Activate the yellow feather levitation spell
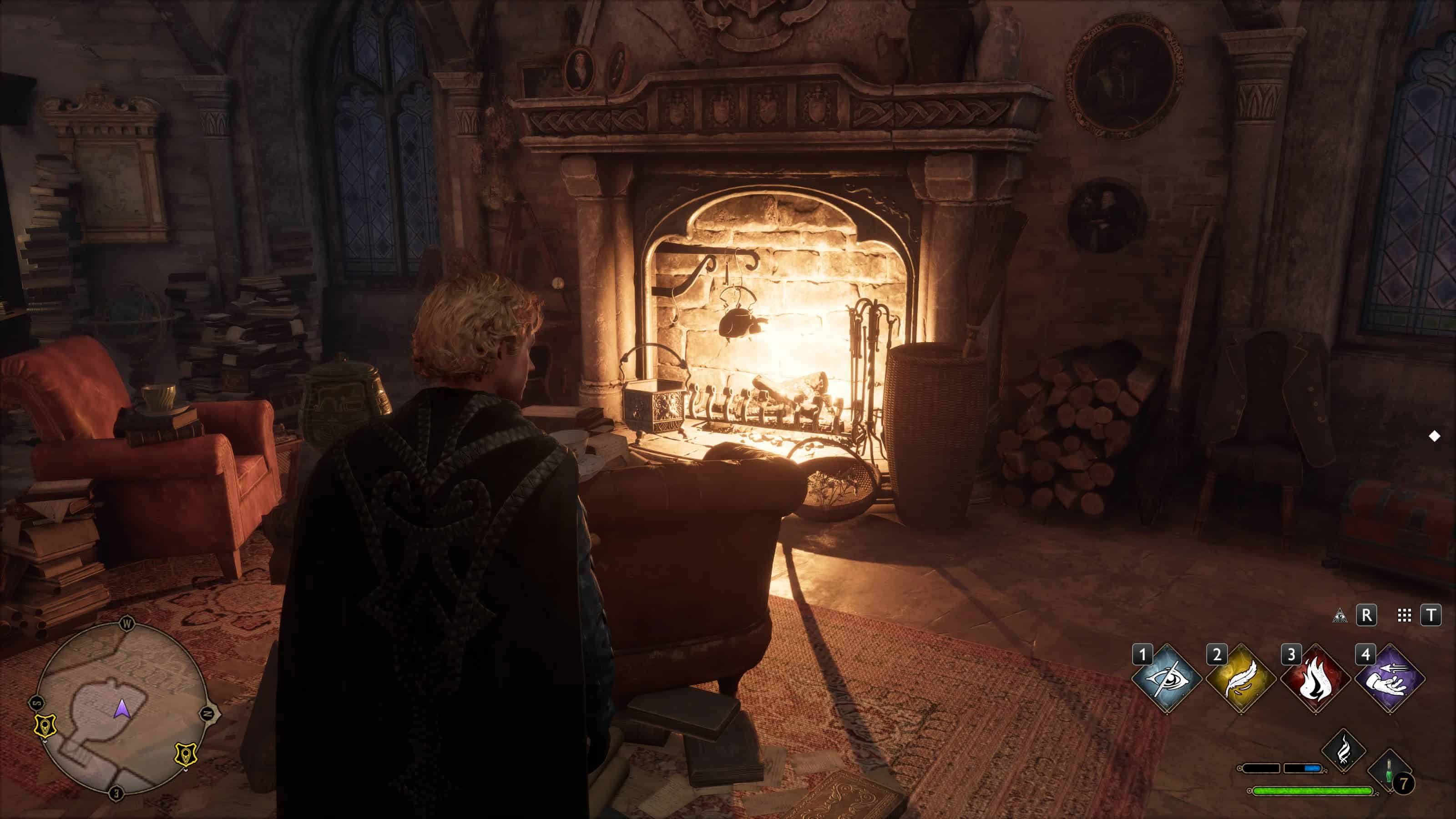Image resolution: width=1456 pixels, height=819 pixels. coord(1241,677)
